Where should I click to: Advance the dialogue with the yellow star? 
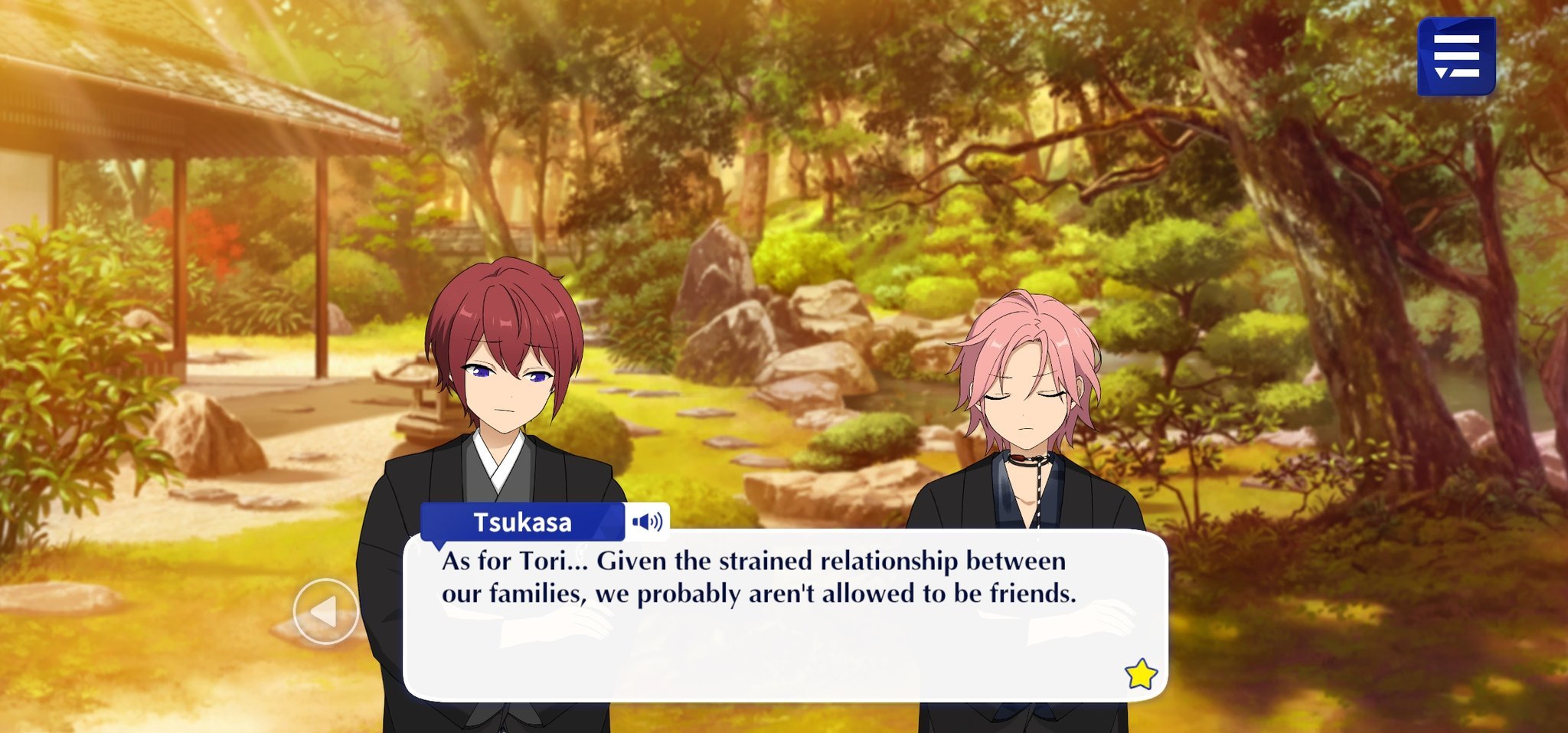pos(1140,674)
